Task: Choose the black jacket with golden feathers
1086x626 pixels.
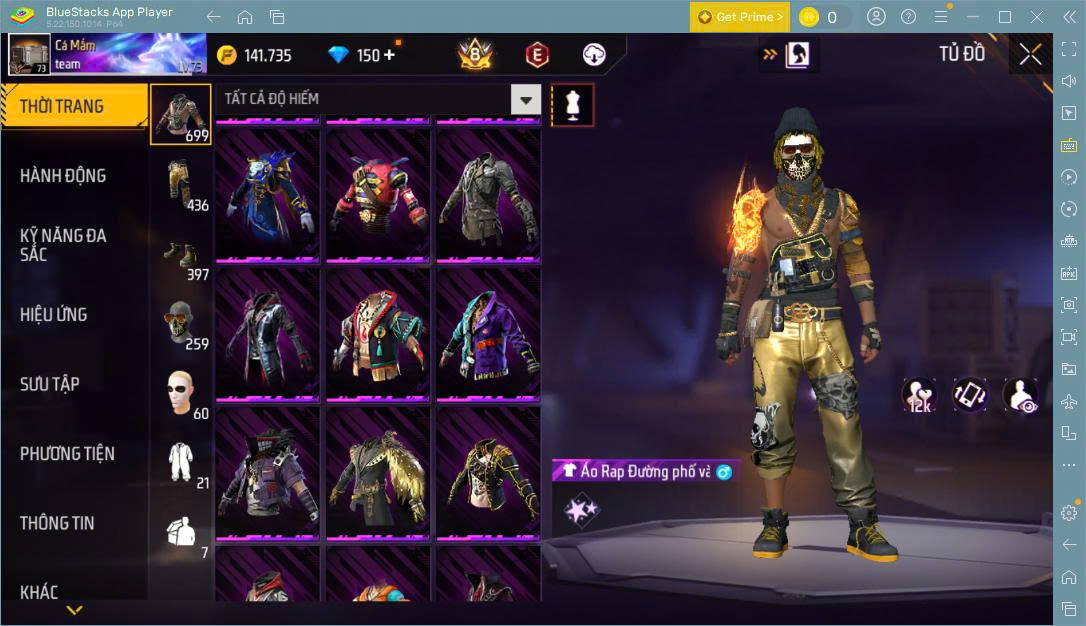Action: [378, 473]
